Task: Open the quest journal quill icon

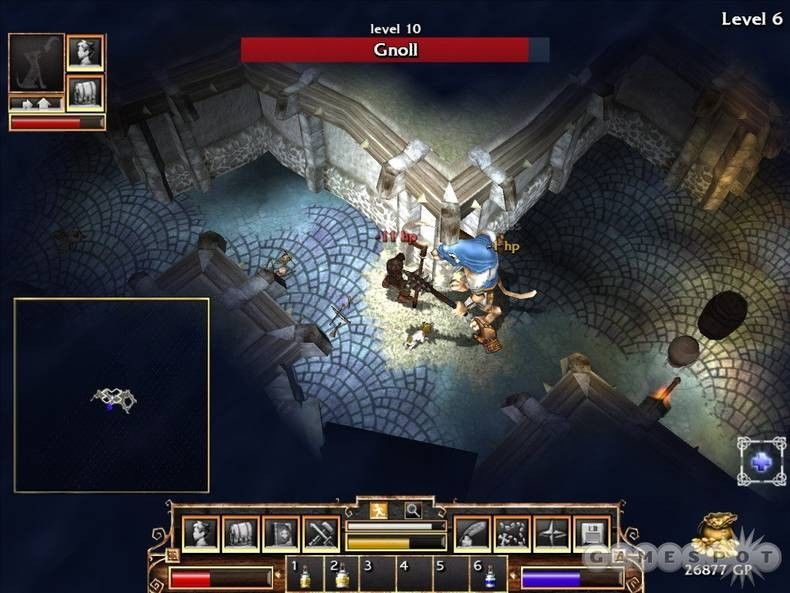Action: click(472, 534)
